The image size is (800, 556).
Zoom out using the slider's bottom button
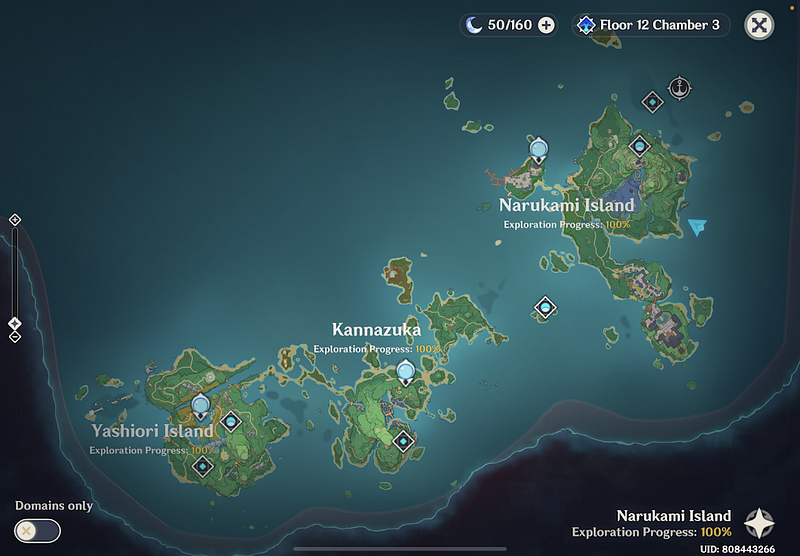coord(15,337)
